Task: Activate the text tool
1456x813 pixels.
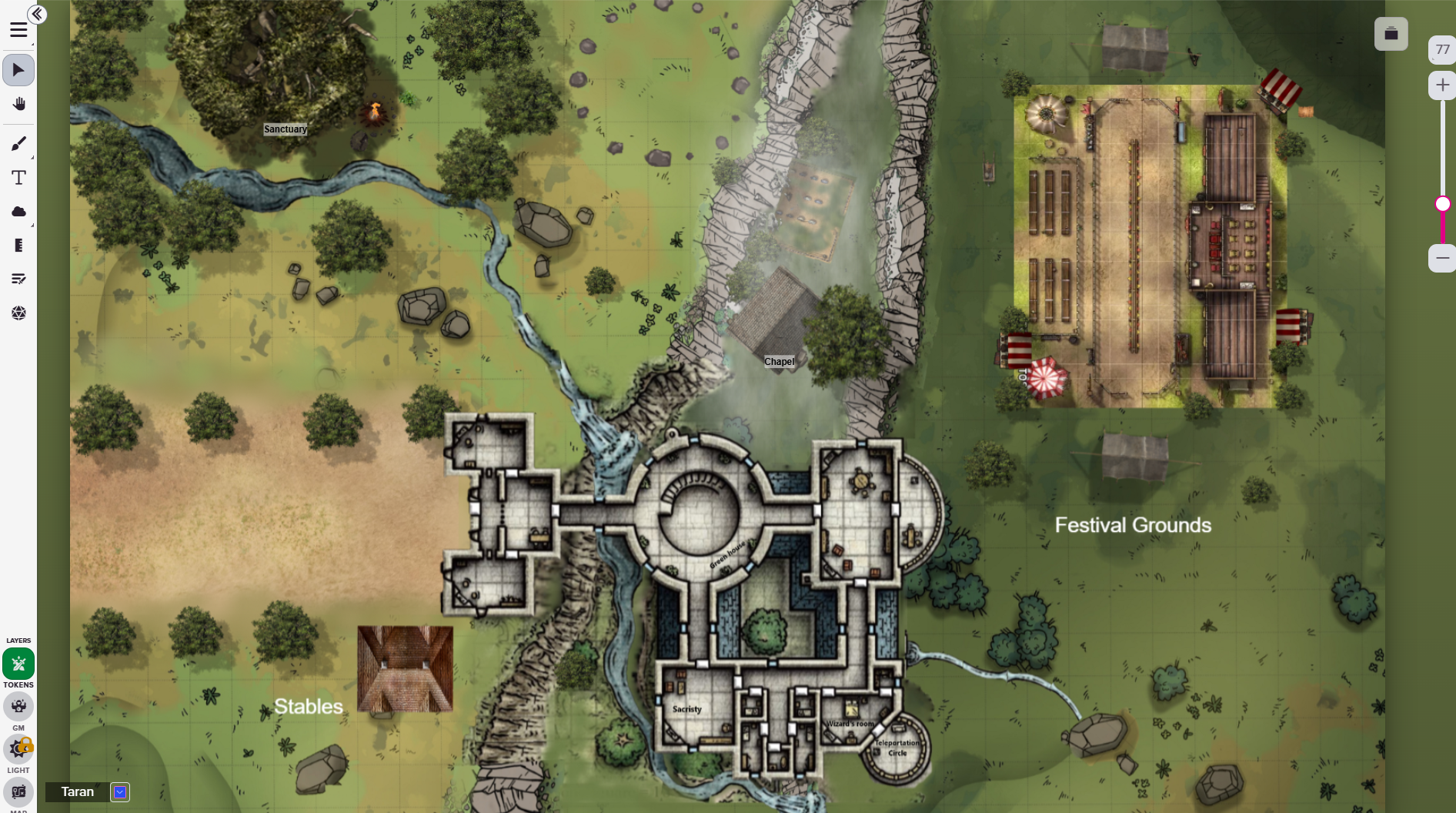Action: coord(18,178)
